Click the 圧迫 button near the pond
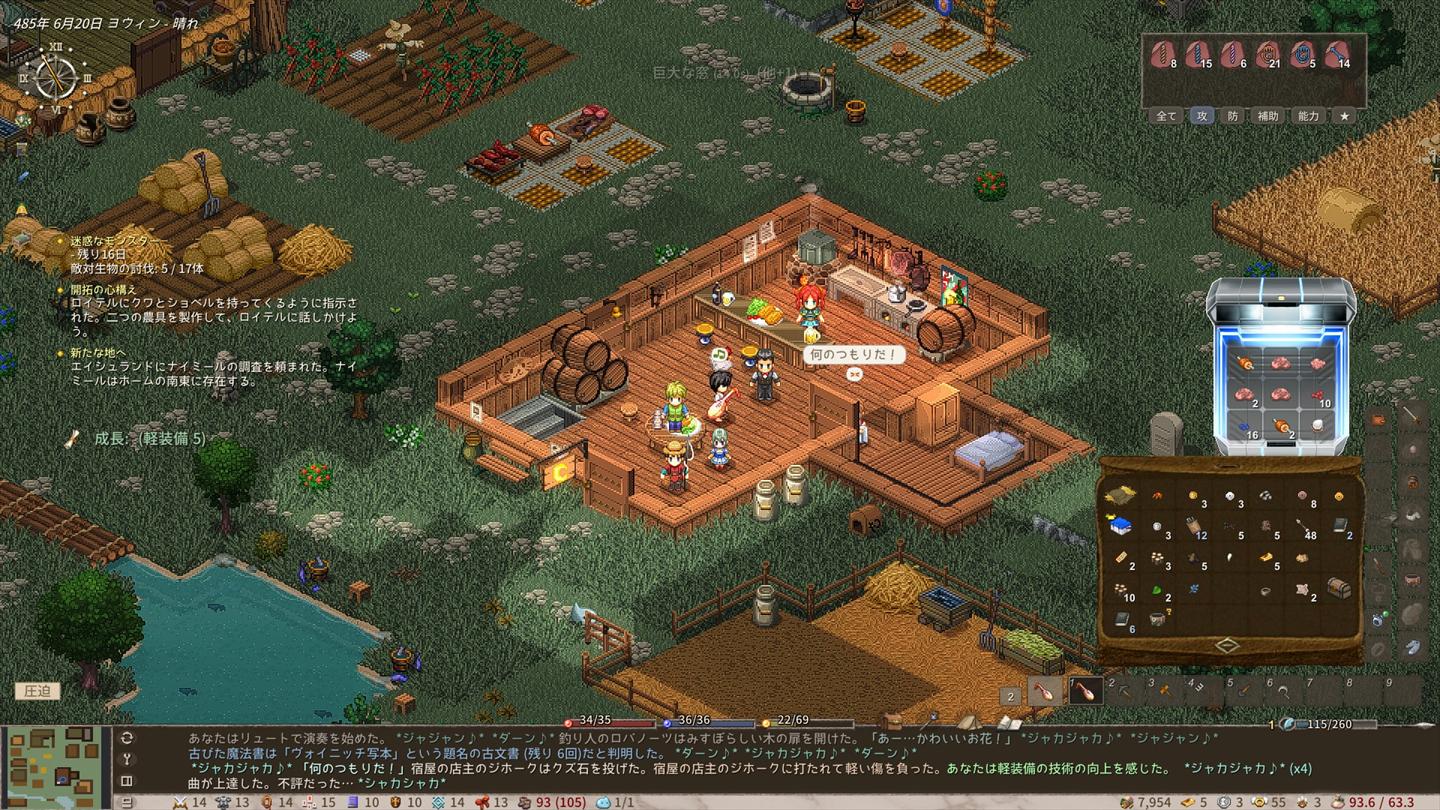This screenshot has height=810, width=1440. [37, 691]
